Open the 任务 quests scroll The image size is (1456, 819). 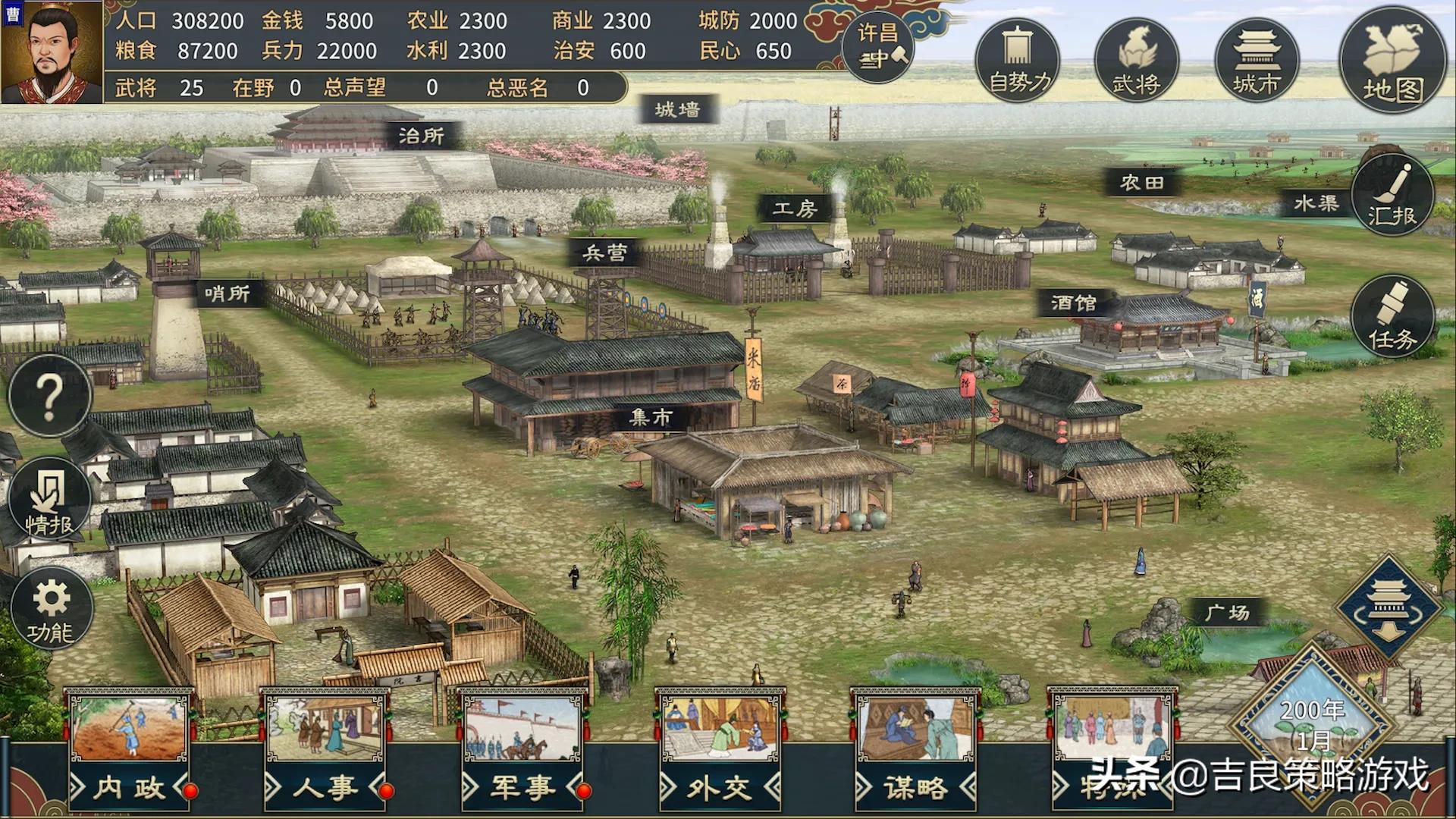(1392, 317)
